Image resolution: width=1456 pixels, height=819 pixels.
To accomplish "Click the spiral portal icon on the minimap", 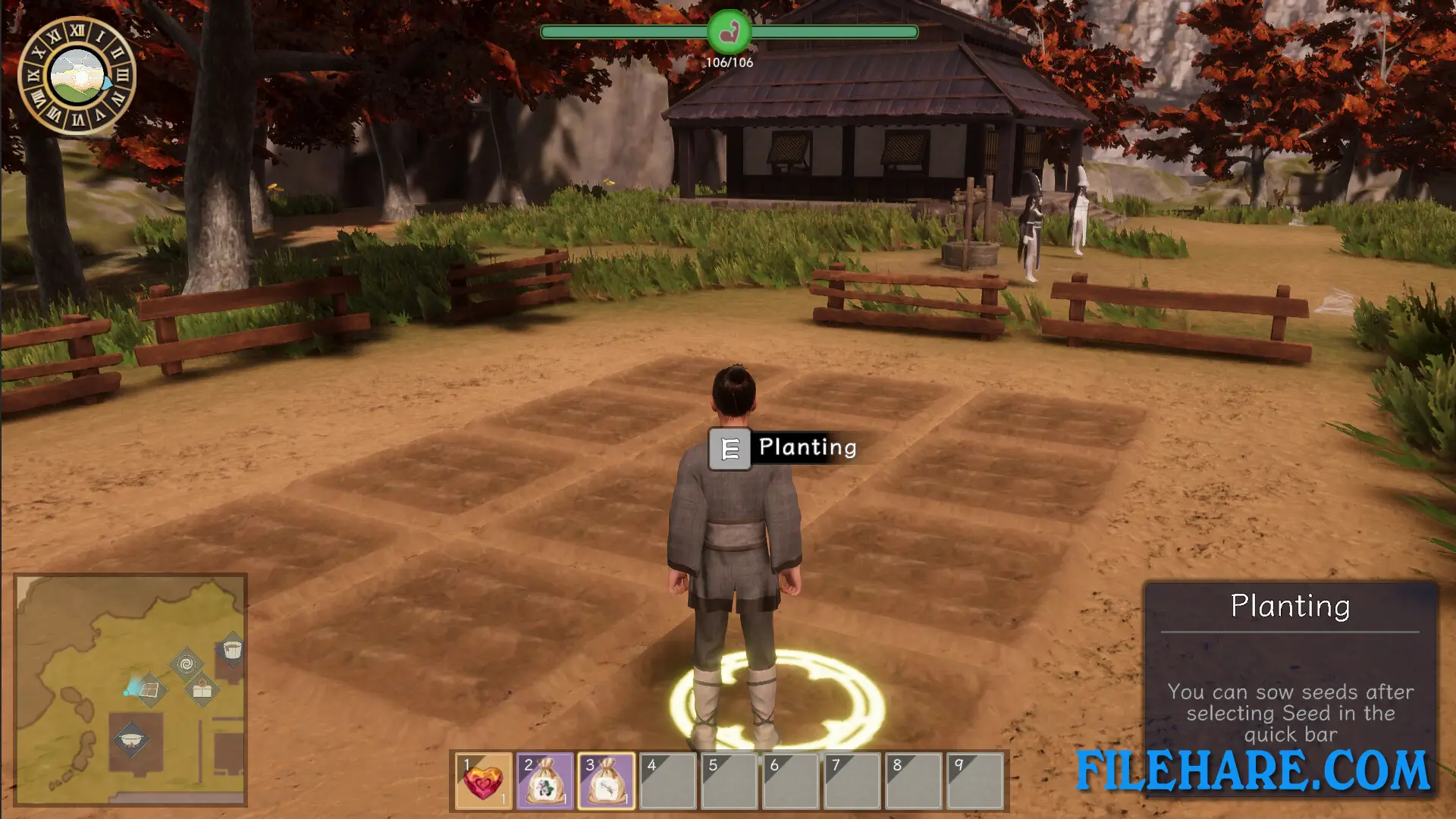I will pyautogui.click(x=186, y=664).
